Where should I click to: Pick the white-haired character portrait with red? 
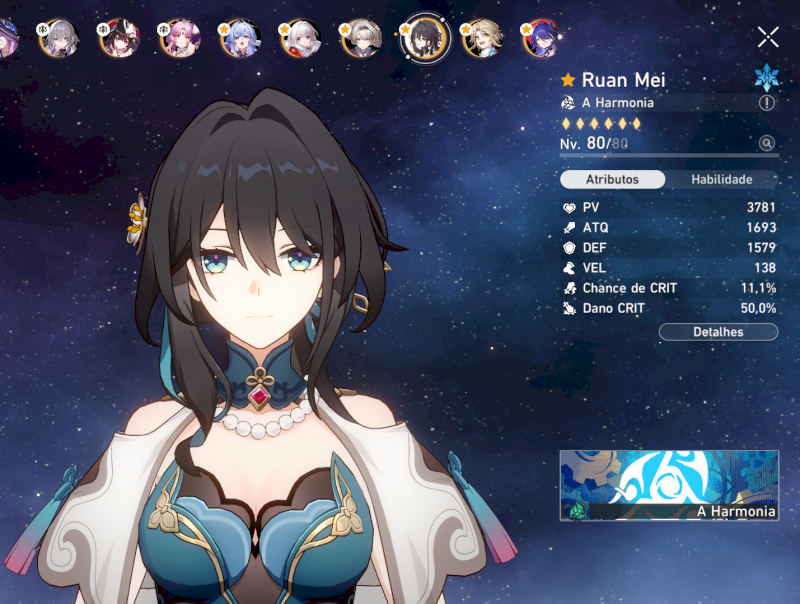(x=298, y=38)
